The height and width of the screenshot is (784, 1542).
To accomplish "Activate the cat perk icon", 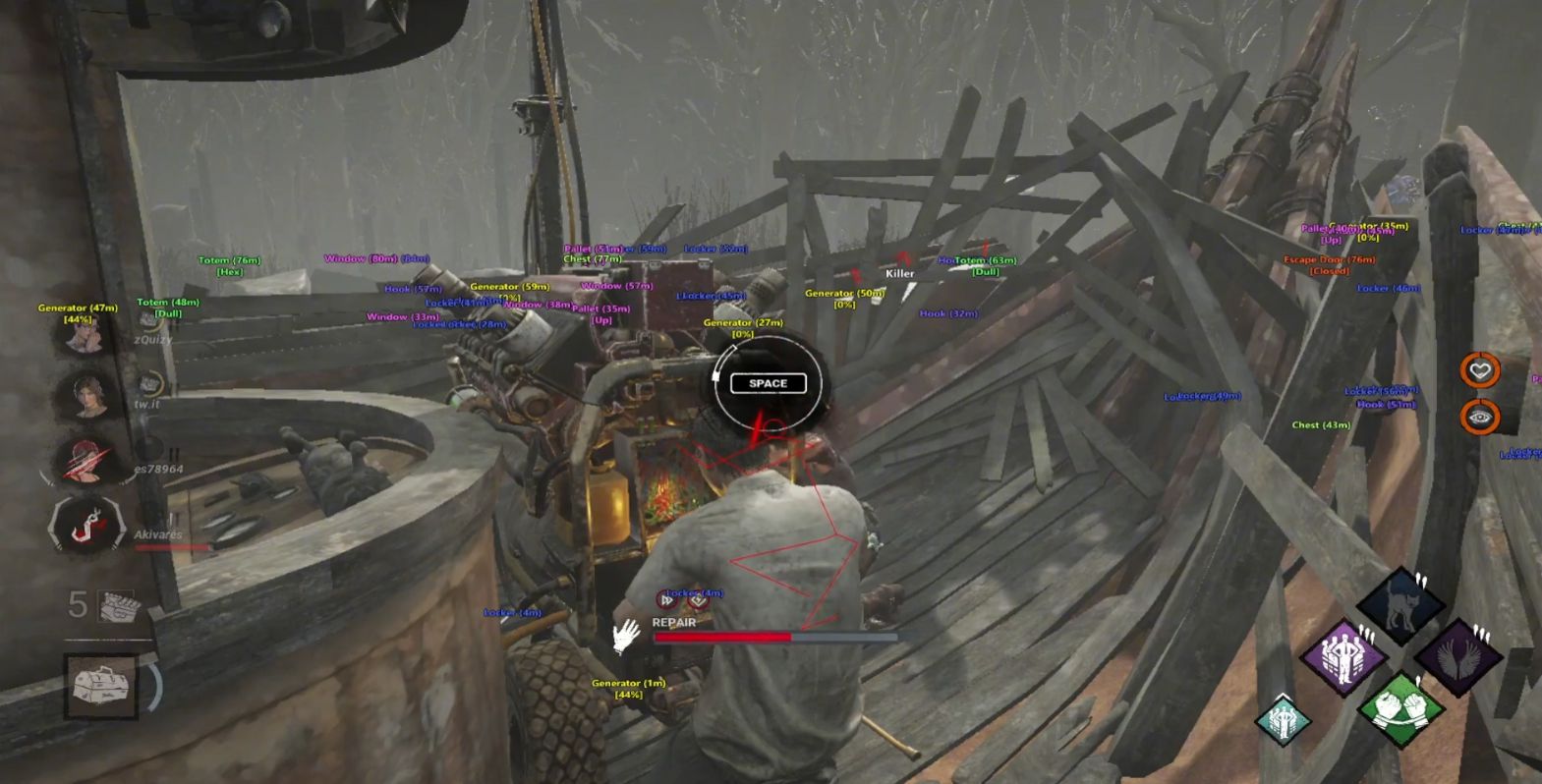I will coord(1400,604).
